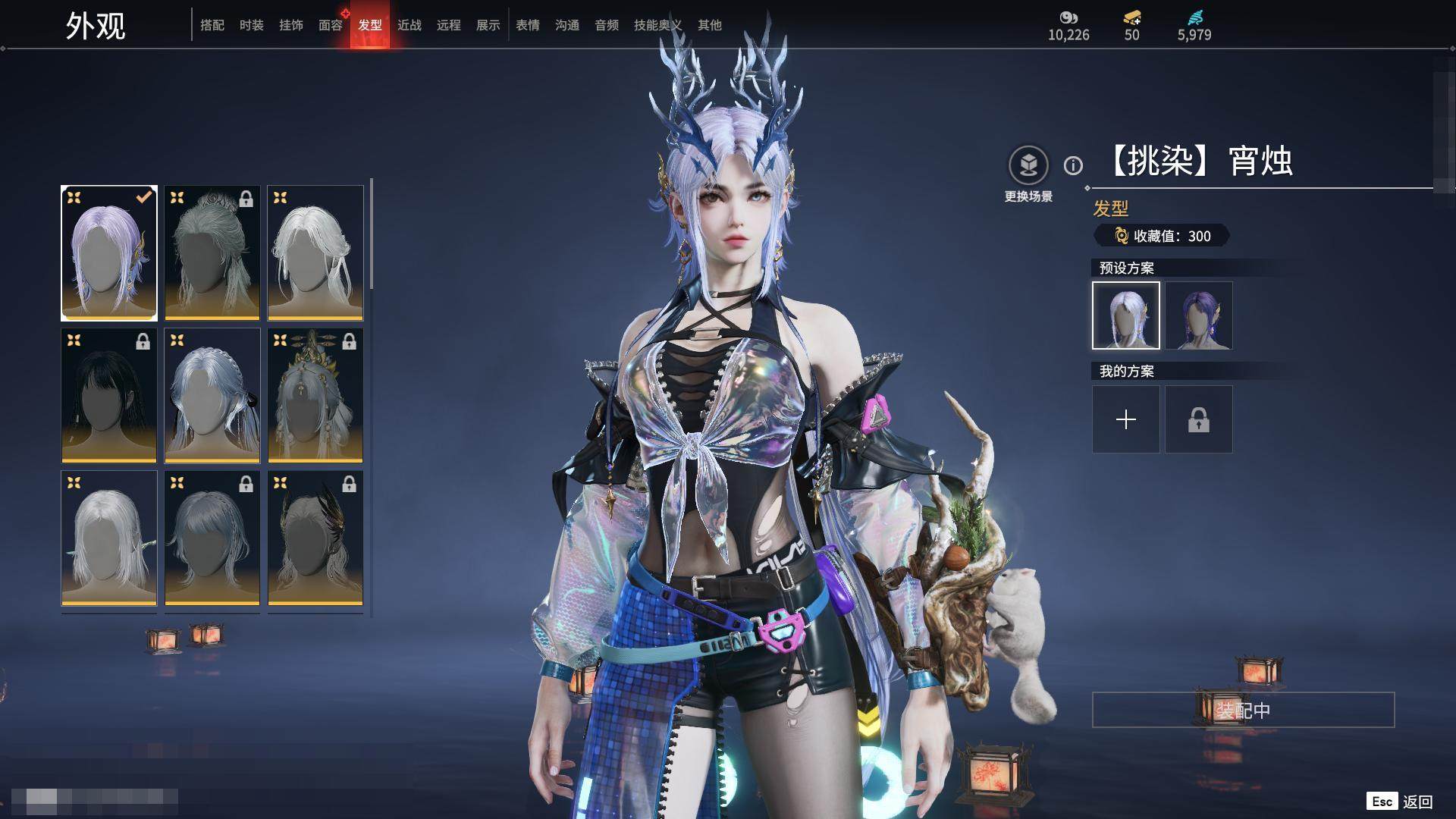Switch to the 近战 melee tab

point(409,25)
